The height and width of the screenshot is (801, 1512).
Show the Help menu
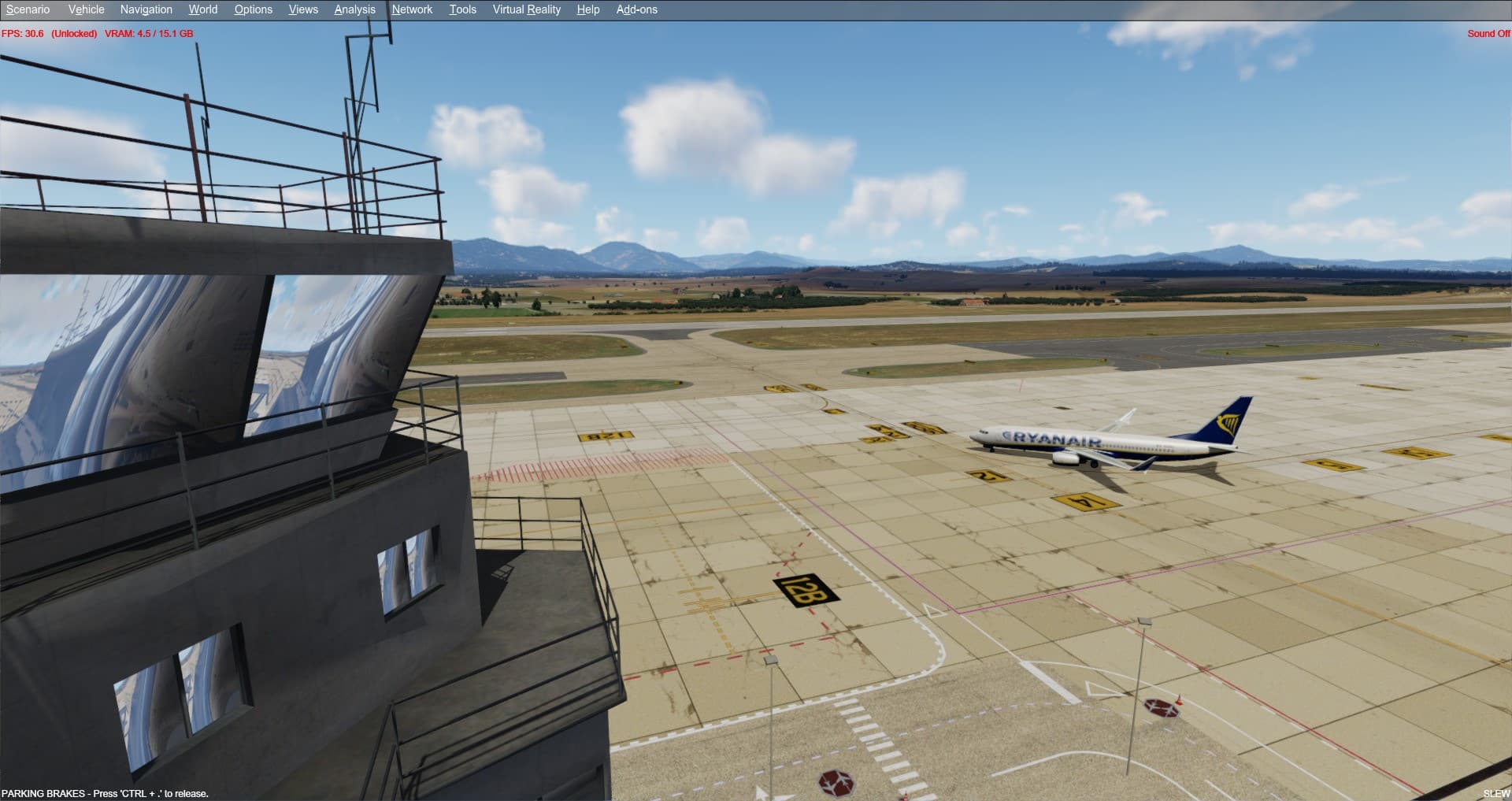click(587, 9)
